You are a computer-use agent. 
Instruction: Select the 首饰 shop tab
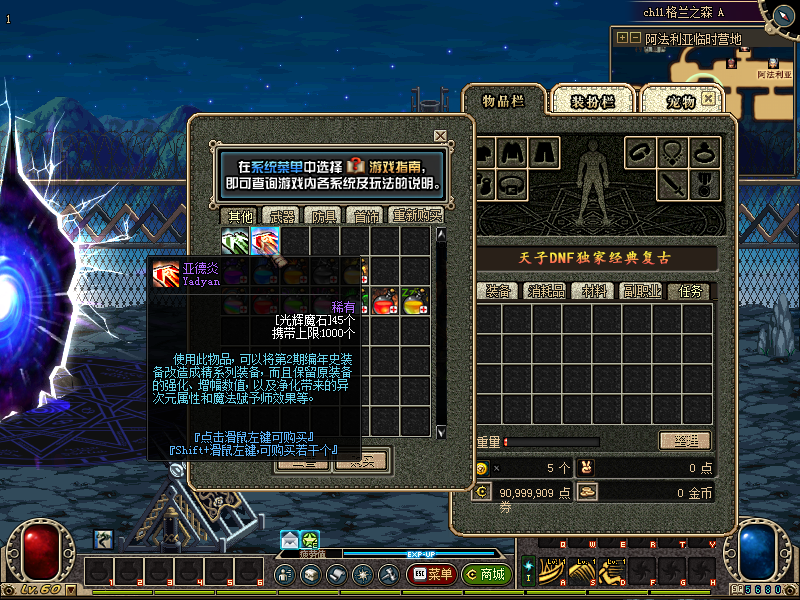(363, 216)
